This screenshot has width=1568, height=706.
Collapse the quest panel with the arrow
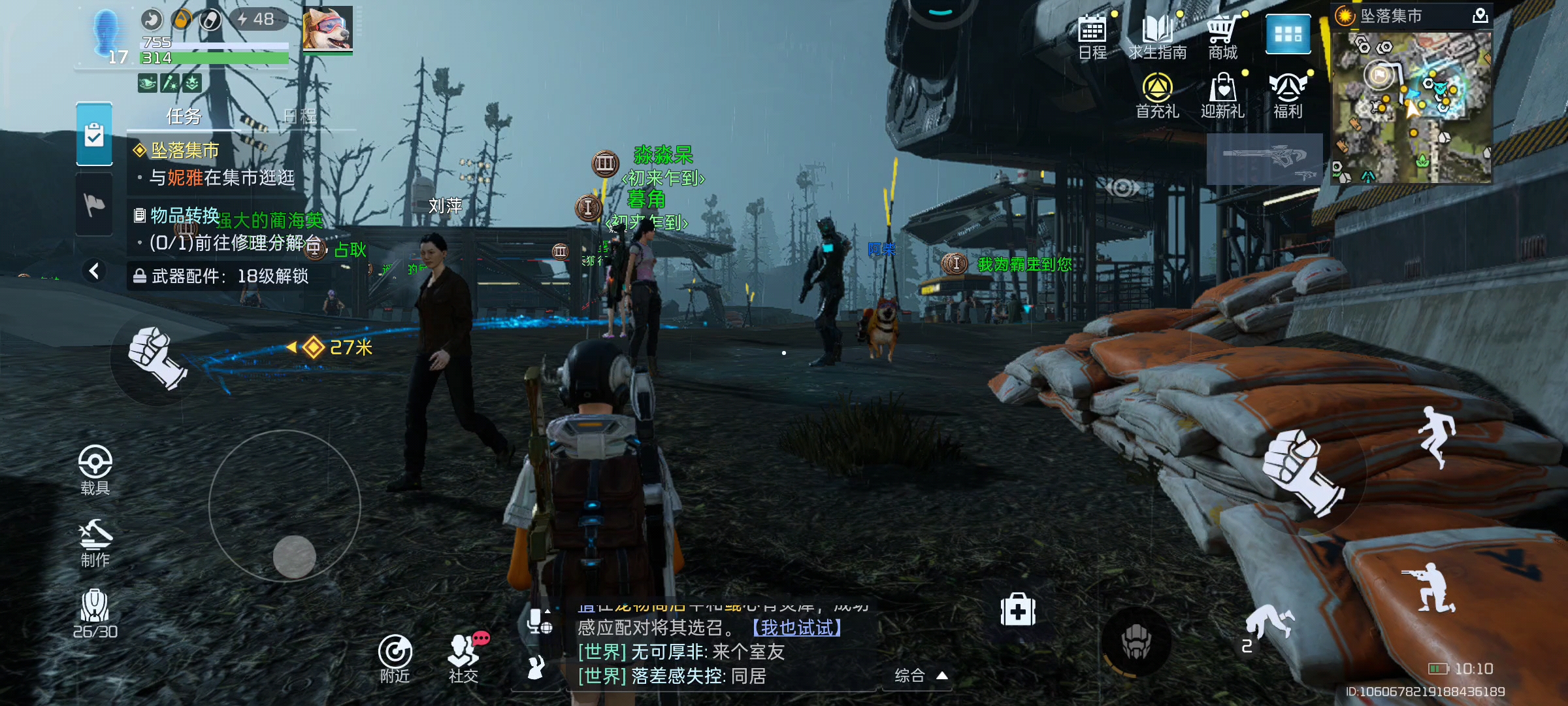[94, 271]
